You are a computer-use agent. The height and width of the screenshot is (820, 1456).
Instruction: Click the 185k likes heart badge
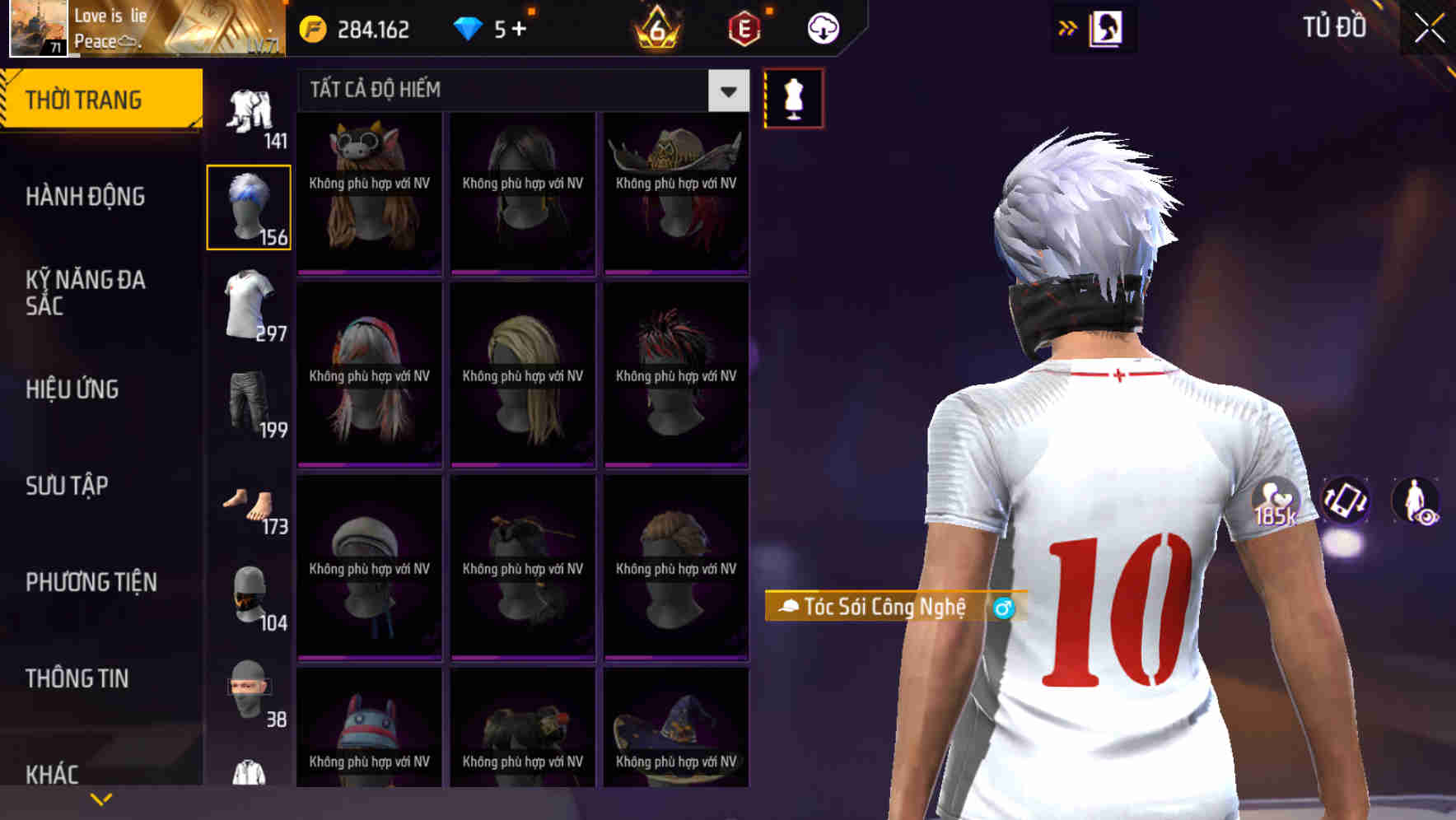[x=1275, y=502]
